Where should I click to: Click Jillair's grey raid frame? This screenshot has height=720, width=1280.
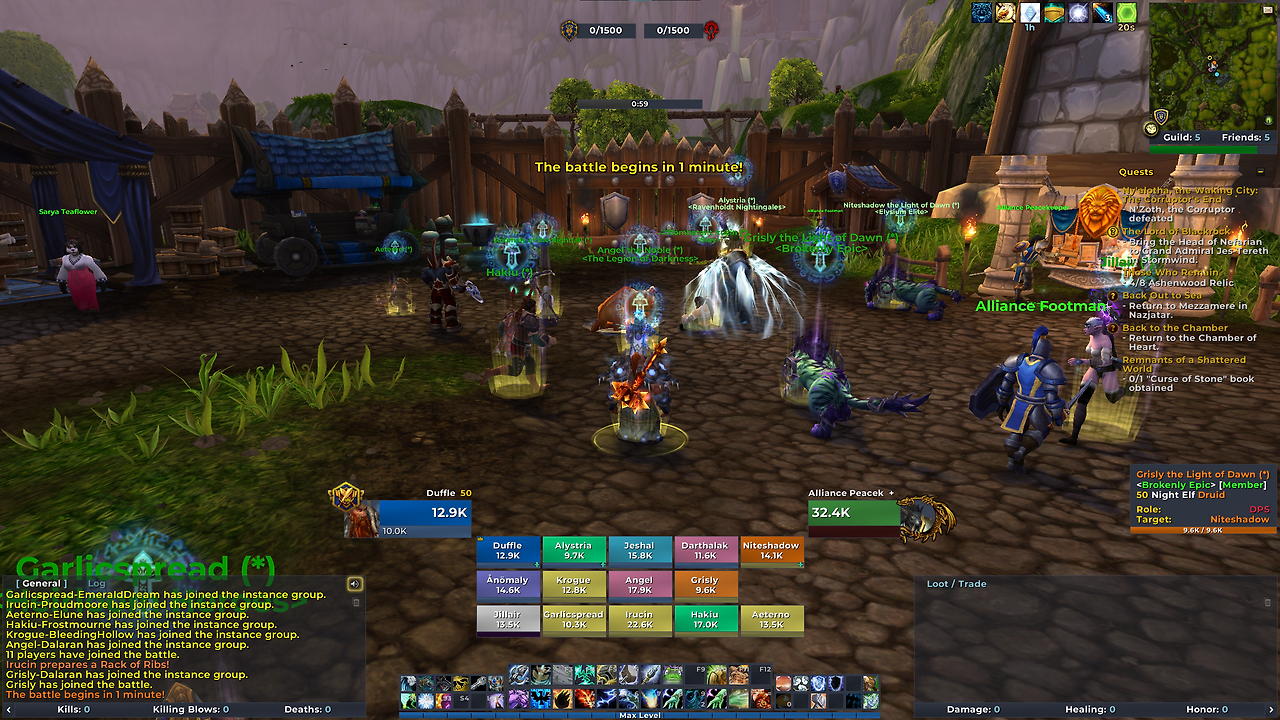pyautogui.click(x=508, y=620)
